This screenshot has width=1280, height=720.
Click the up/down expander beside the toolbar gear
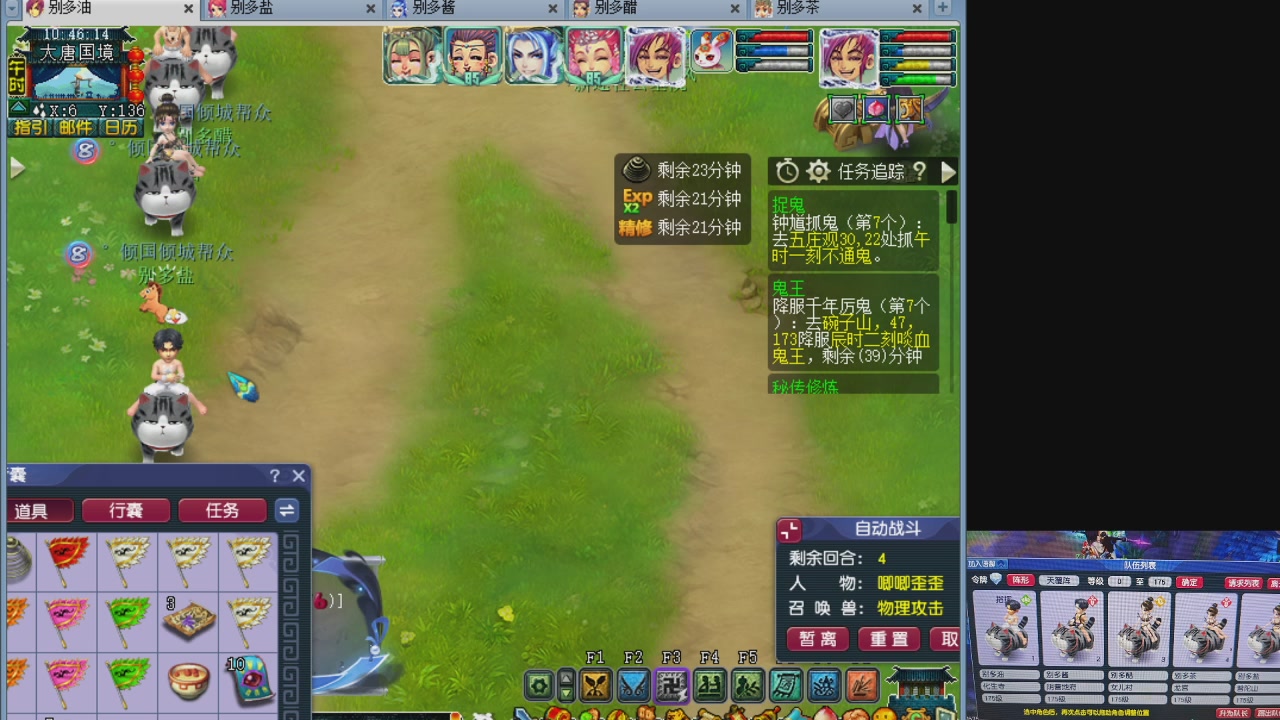[566, 686]
